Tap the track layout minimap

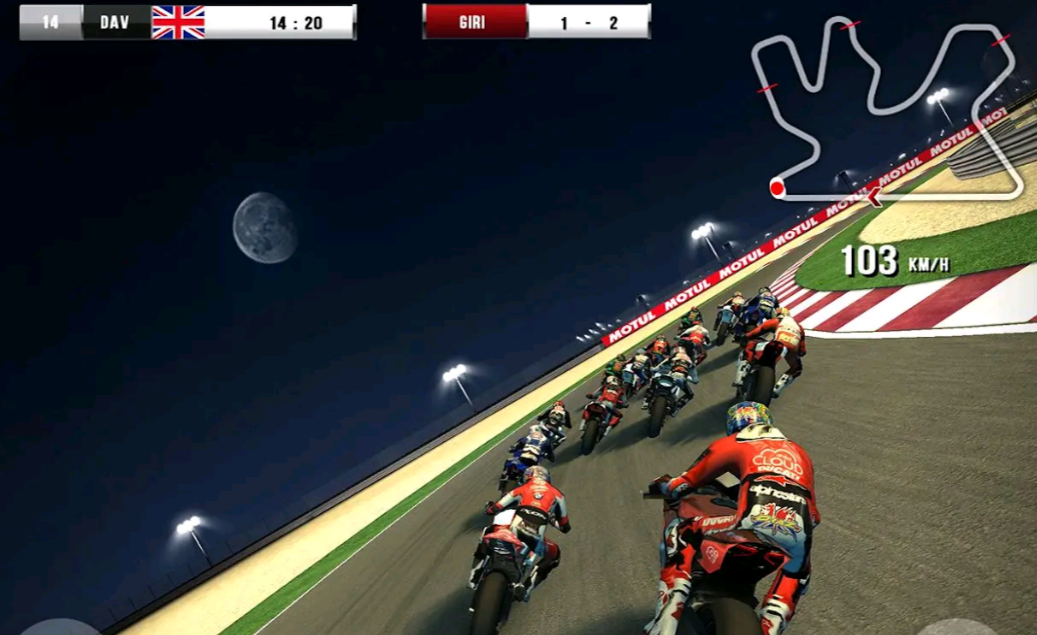pos(886,110)
